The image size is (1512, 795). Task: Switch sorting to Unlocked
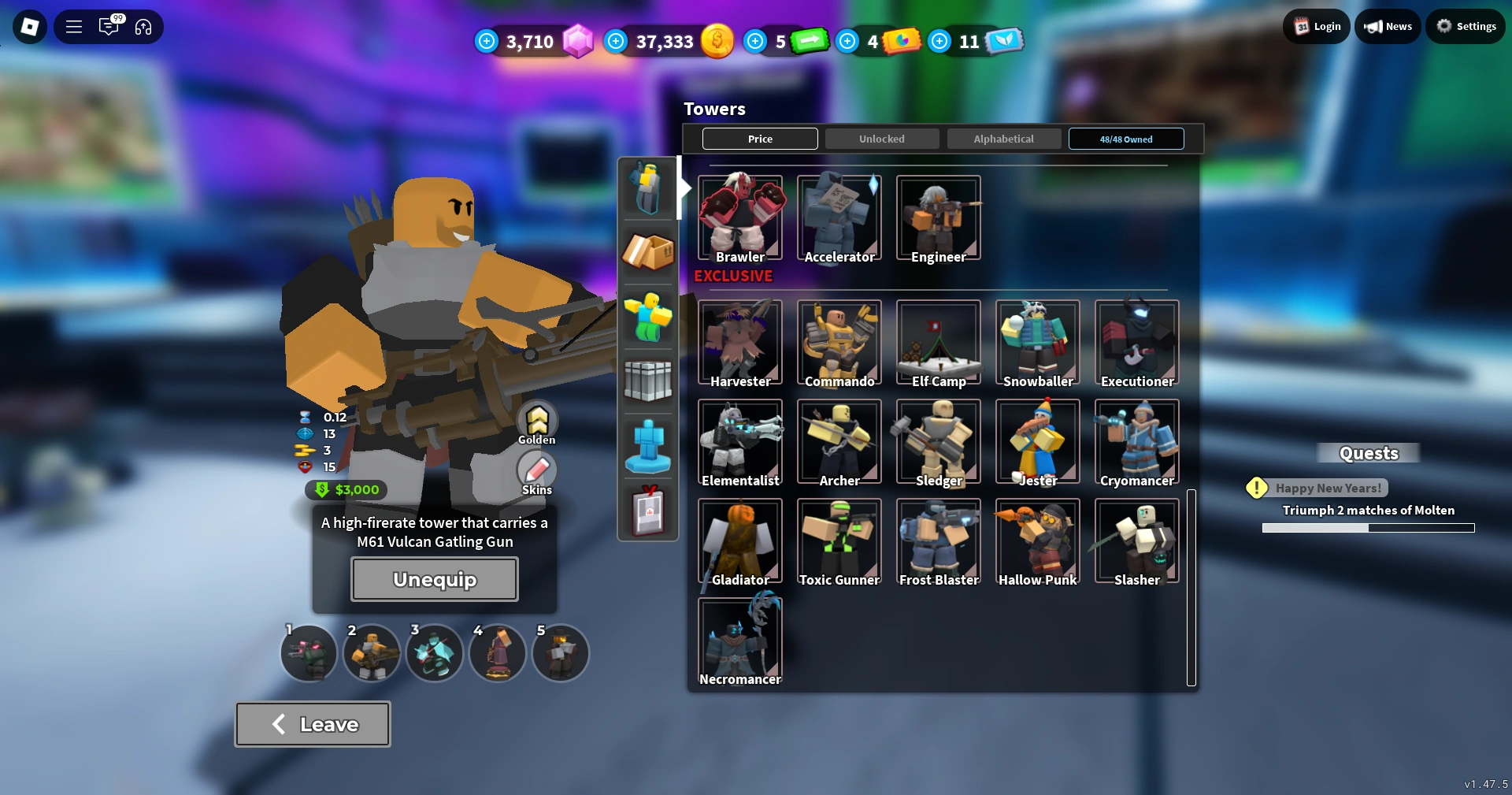point(881,139)
